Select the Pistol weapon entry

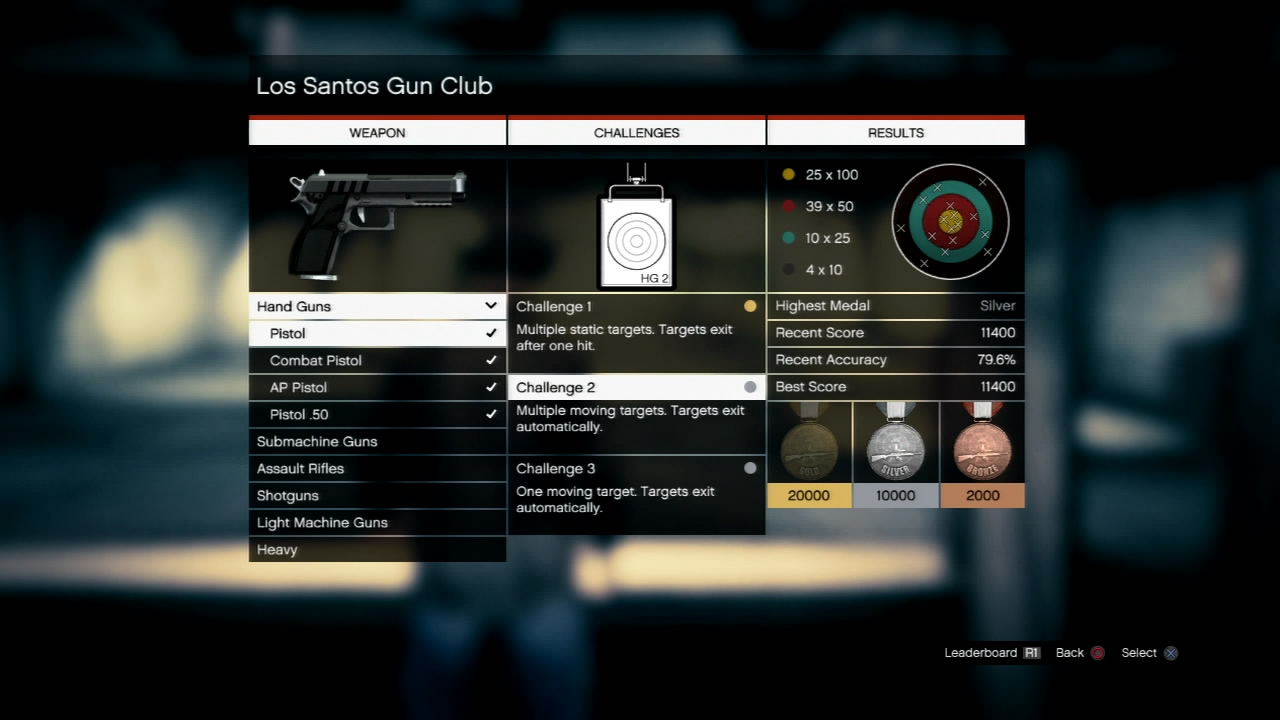click(x=377, y=333)
